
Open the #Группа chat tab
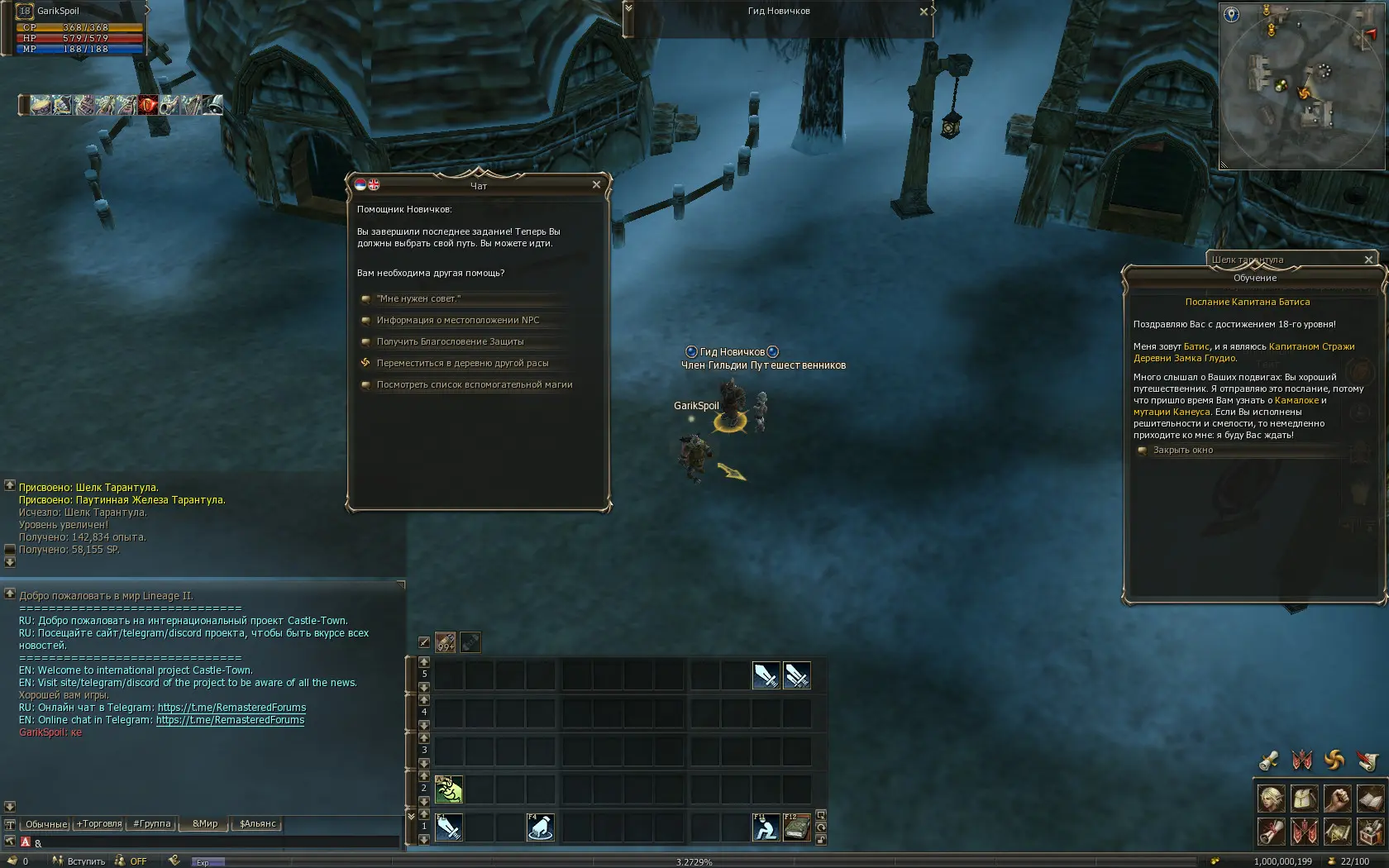point(152,824)
